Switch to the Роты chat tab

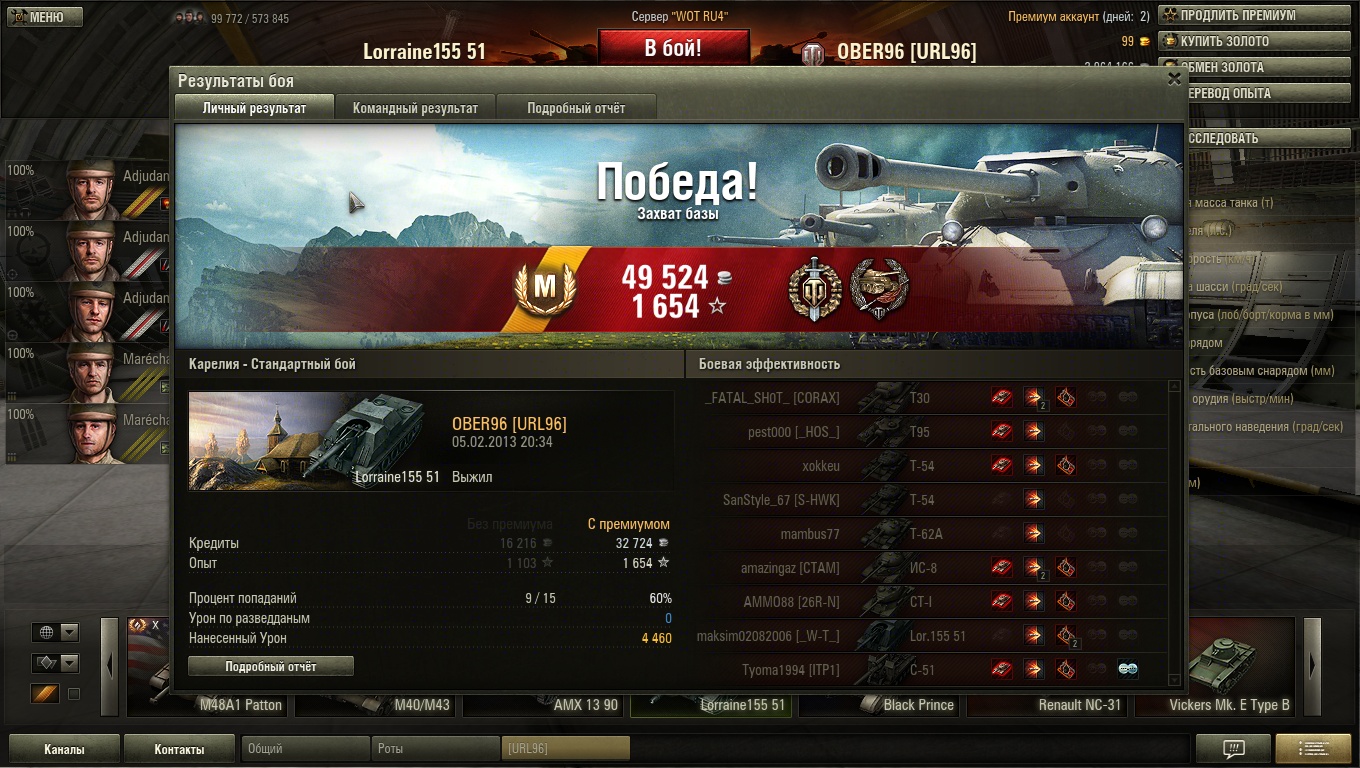435,748
